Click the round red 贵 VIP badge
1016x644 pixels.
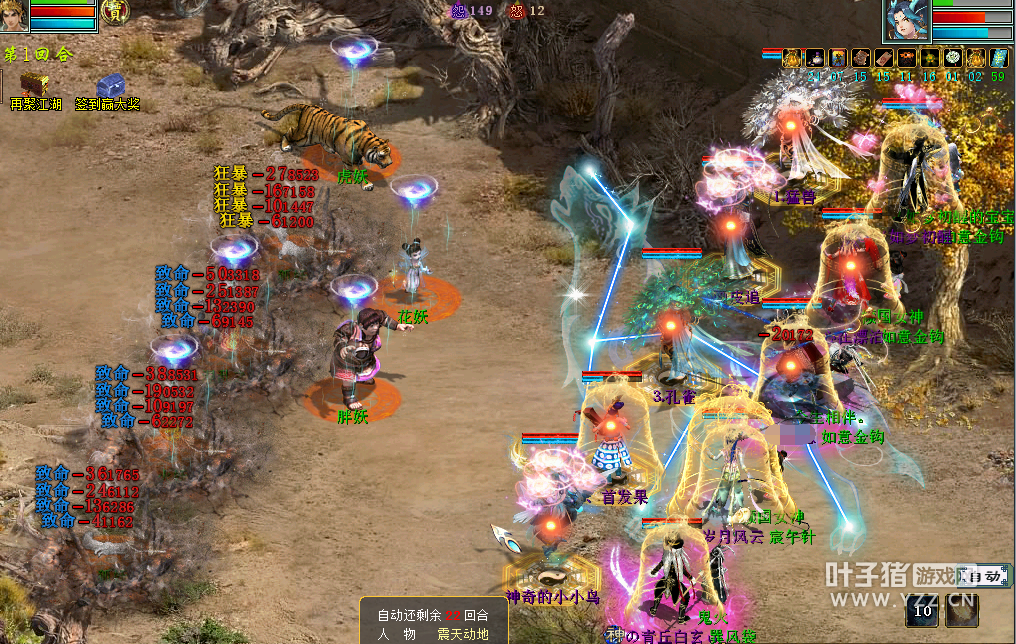click(x=116, y=11)
